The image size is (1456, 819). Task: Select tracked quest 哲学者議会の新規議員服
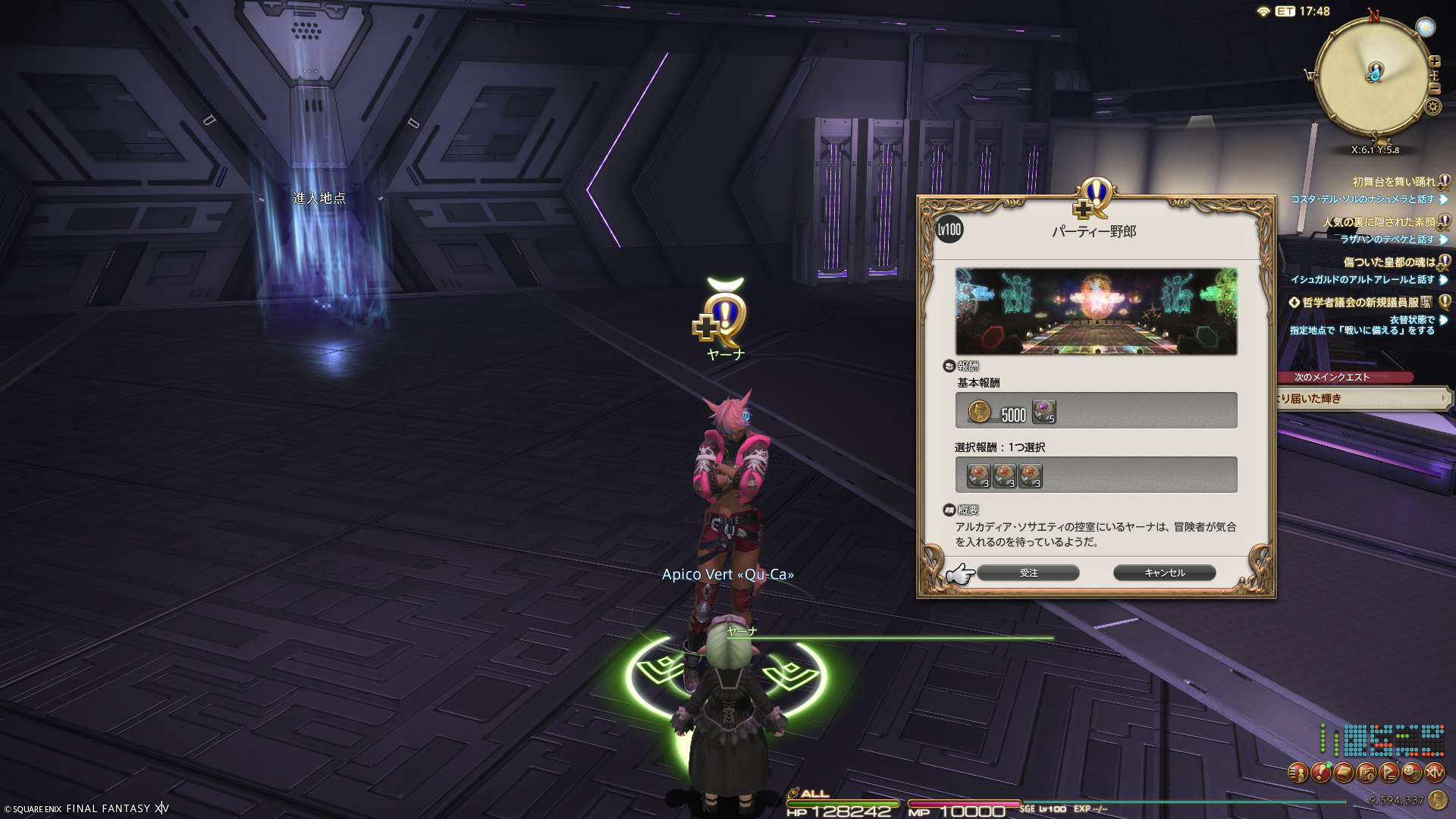(x=1360, y=303)
